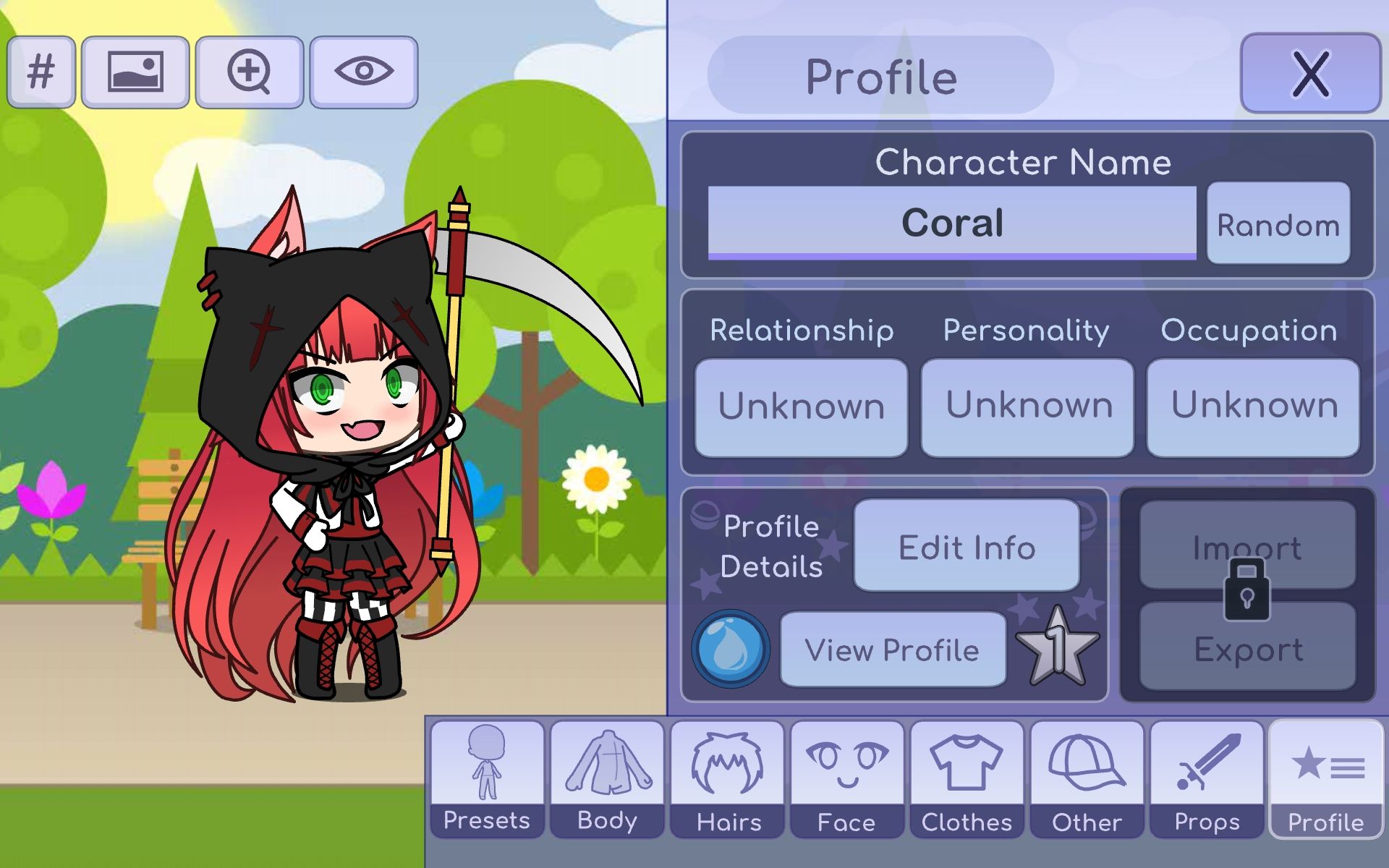Activate the magnifier zoom button
1389x868 pixels.
click(x=250, y=72)
